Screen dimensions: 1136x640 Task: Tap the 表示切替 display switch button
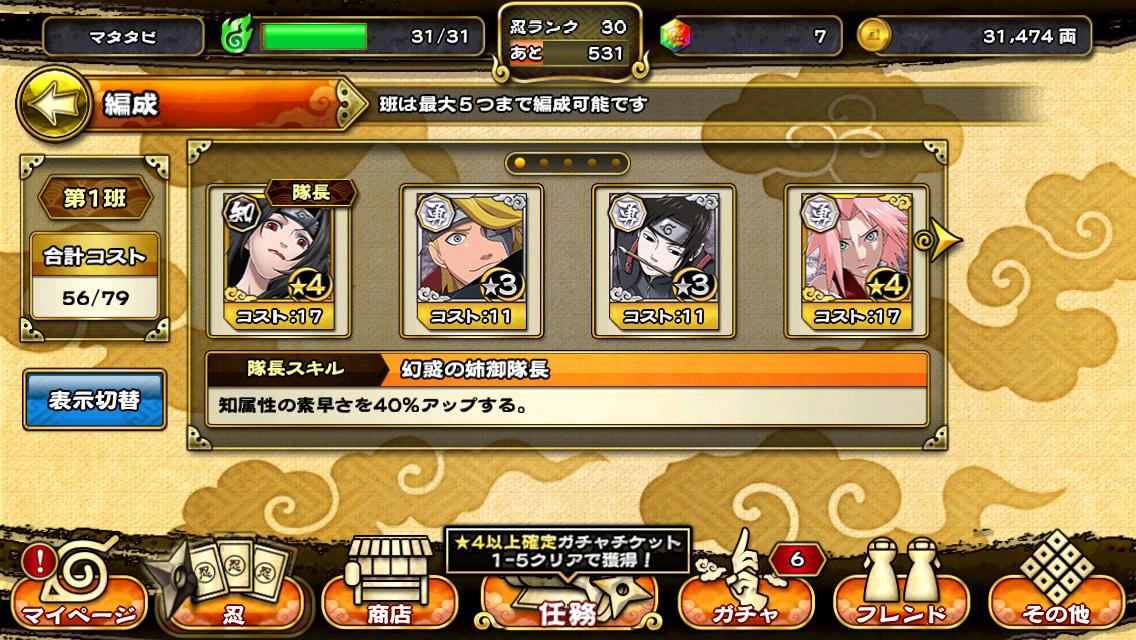[x=95, y=401]
